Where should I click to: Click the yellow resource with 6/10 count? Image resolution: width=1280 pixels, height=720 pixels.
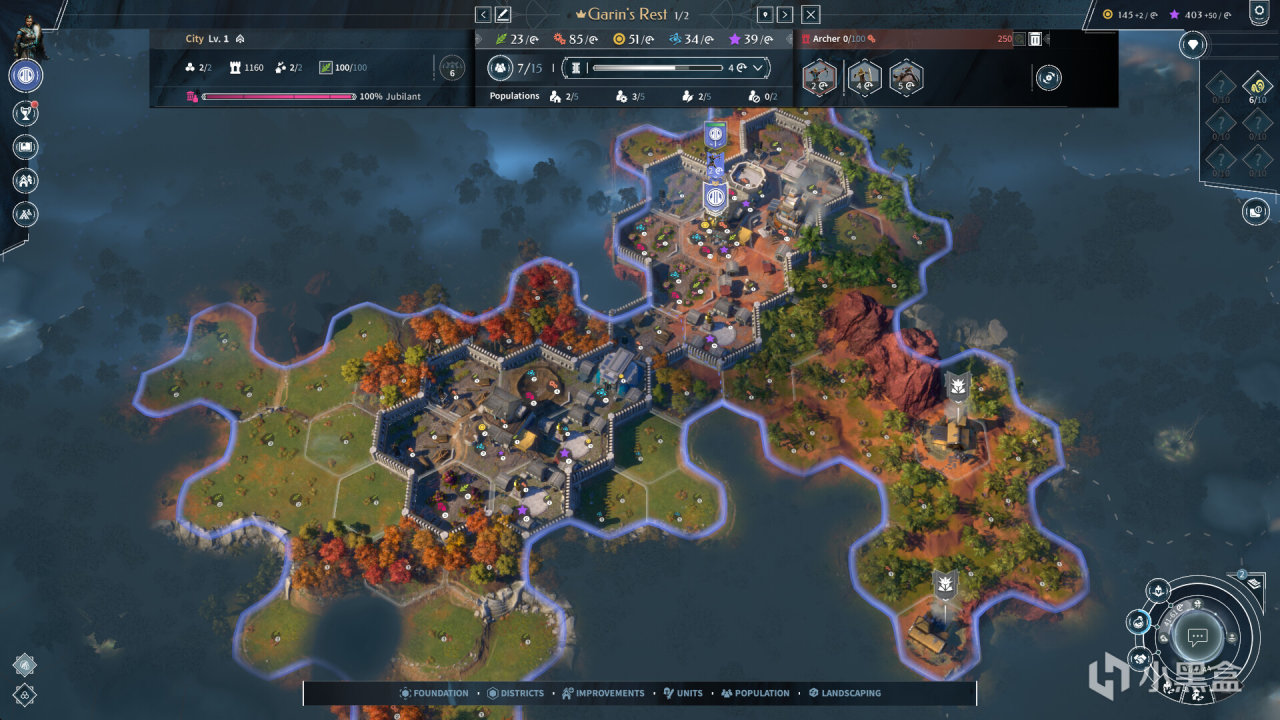pyautogui.click(x=1257, y=86)
